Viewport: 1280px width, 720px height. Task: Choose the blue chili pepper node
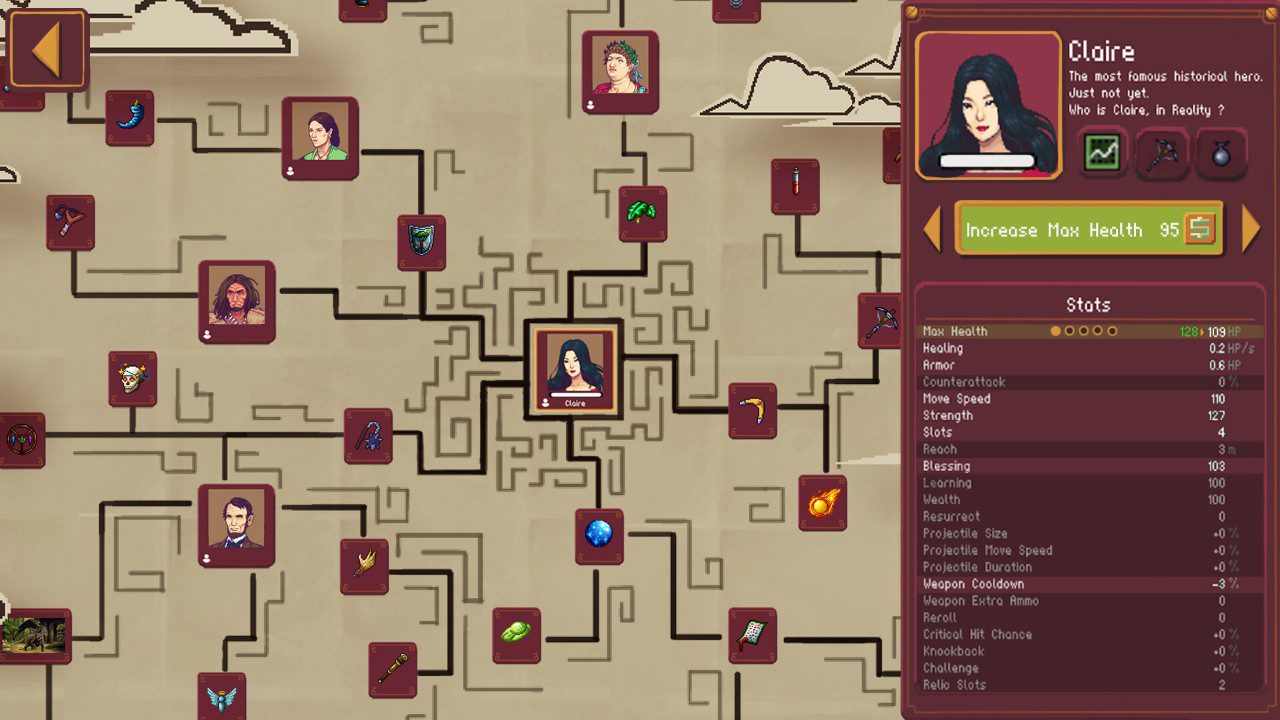pyautogui.click(x=130, y=117)
